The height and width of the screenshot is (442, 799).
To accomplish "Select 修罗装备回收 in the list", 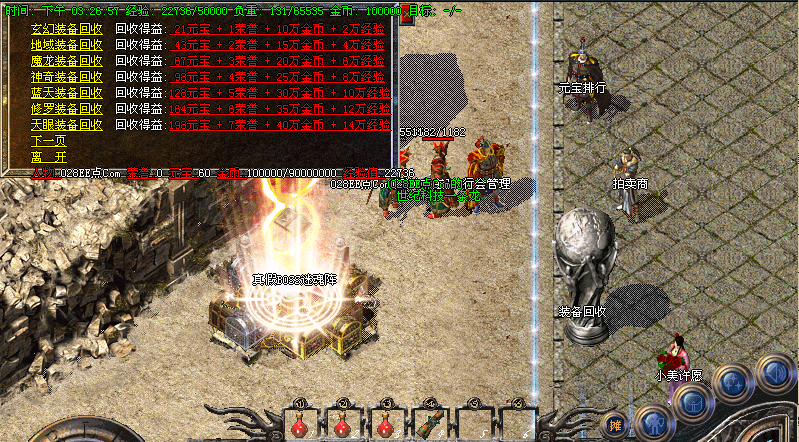I will [66, 109].
